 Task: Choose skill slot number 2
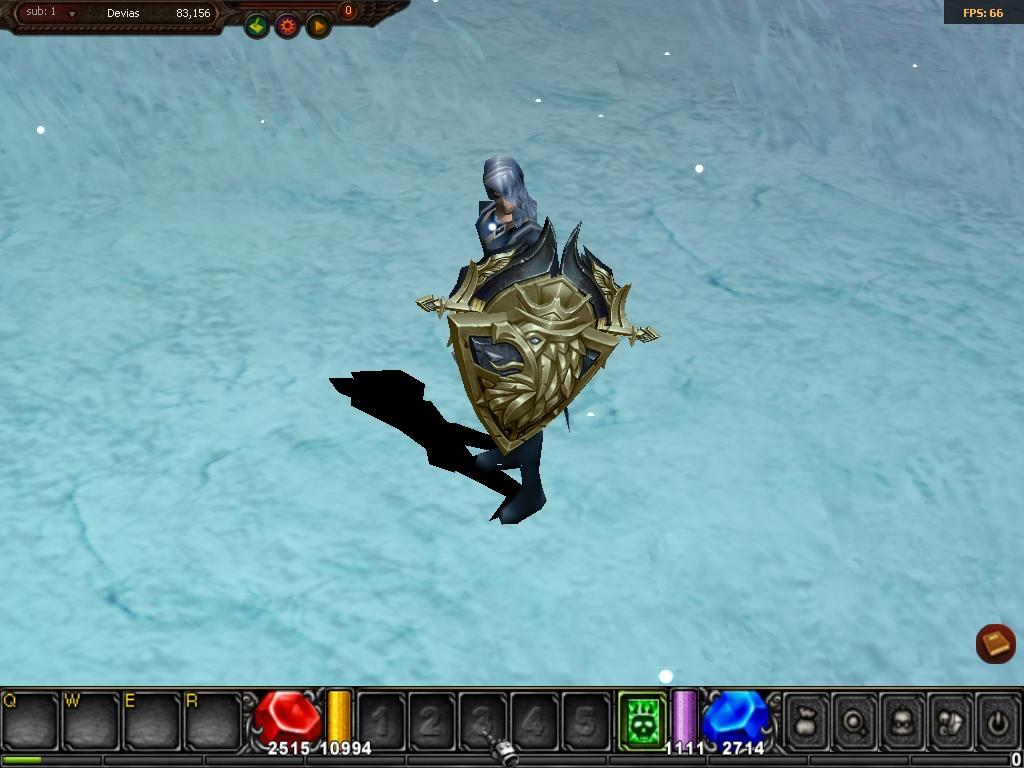coord(432,720)
